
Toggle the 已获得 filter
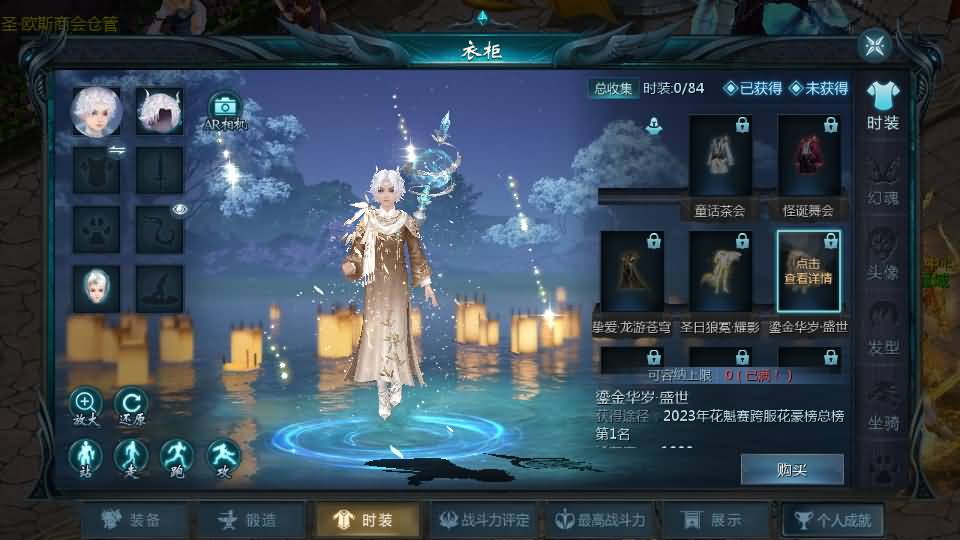coord(753,88)
